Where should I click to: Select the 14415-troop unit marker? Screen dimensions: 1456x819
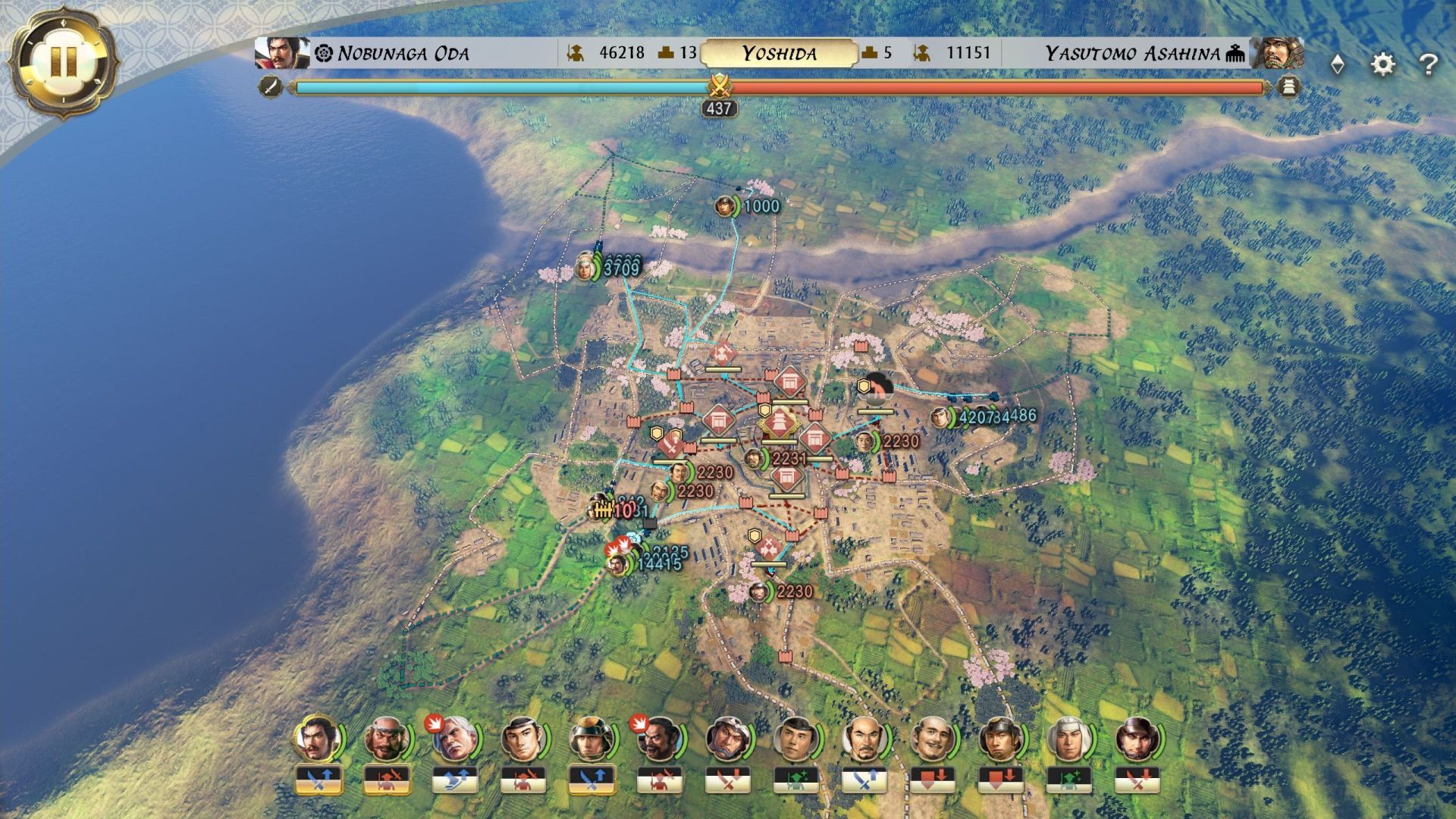tap(619, 564)
